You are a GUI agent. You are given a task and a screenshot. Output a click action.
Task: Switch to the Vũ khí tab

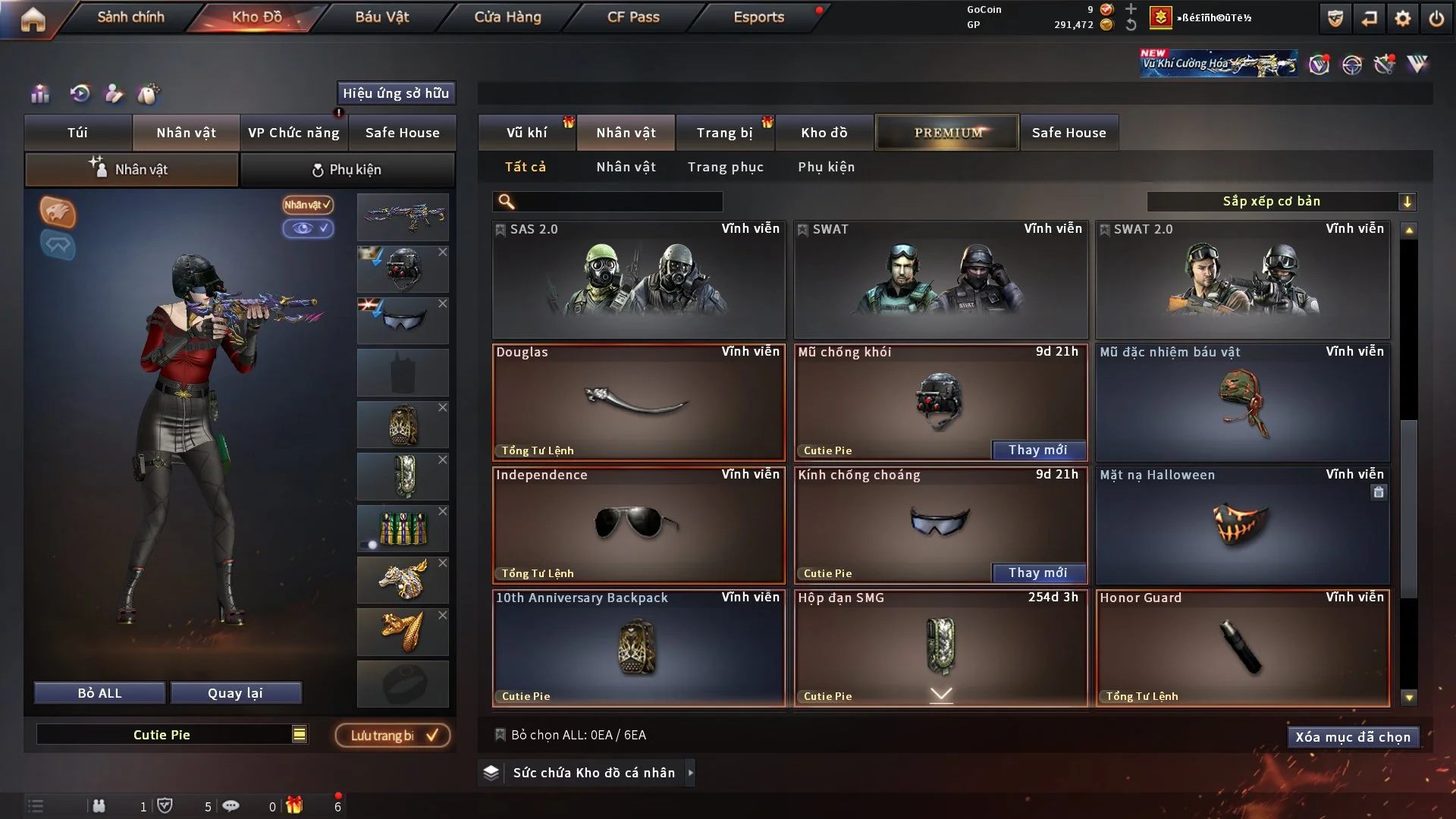pos(526,133)
